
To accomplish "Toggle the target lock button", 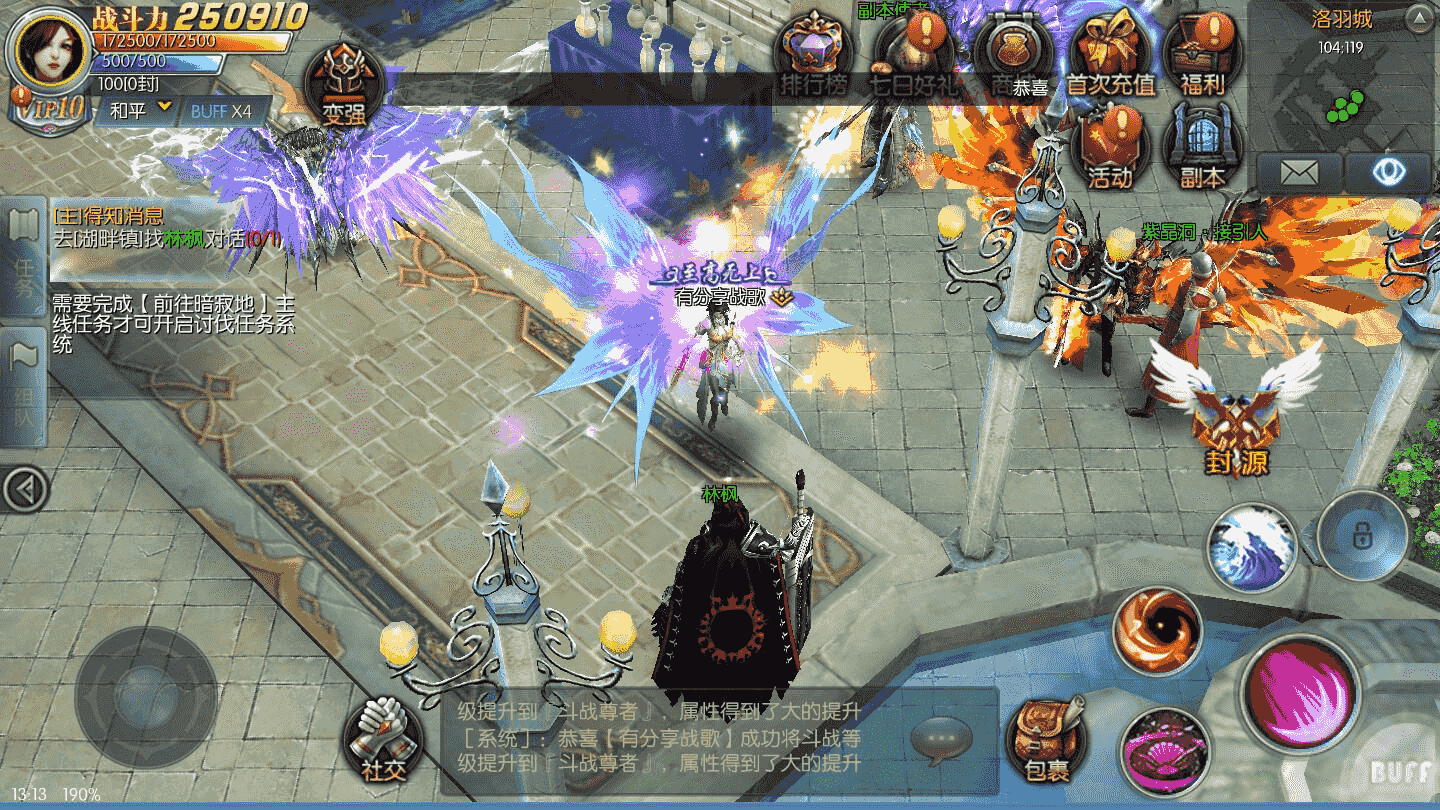I will point(1361,535).
